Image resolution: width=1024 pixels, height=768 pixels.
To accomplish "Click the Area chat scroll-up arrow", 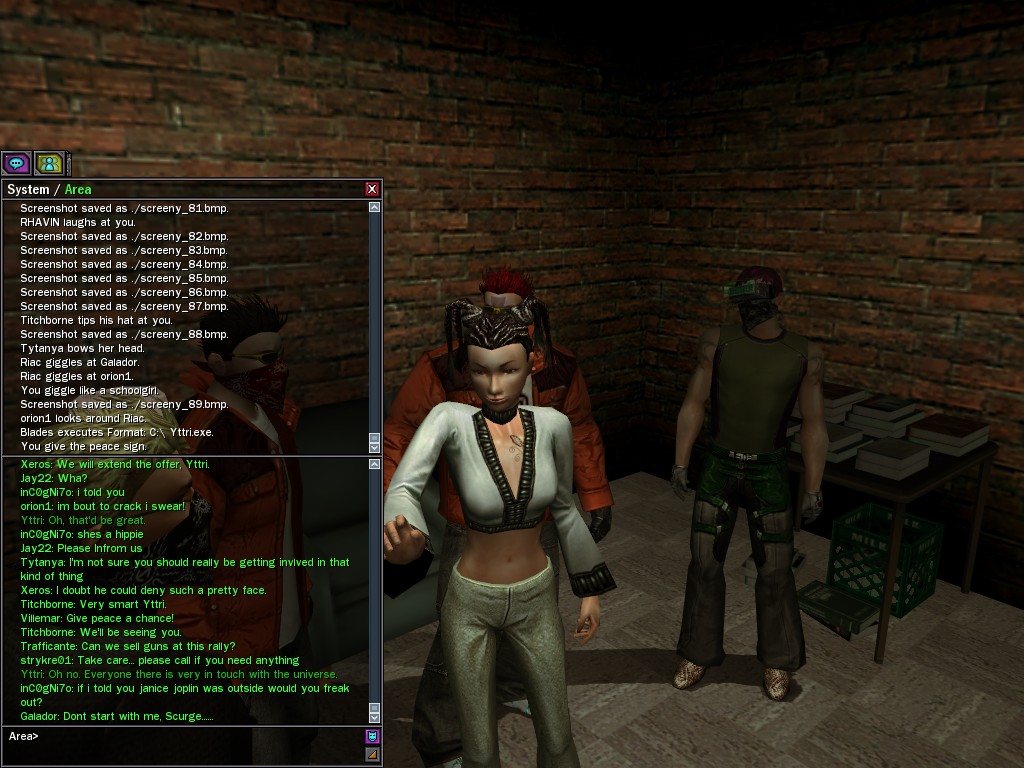I will pyautogui.click(x=374, y=464).
